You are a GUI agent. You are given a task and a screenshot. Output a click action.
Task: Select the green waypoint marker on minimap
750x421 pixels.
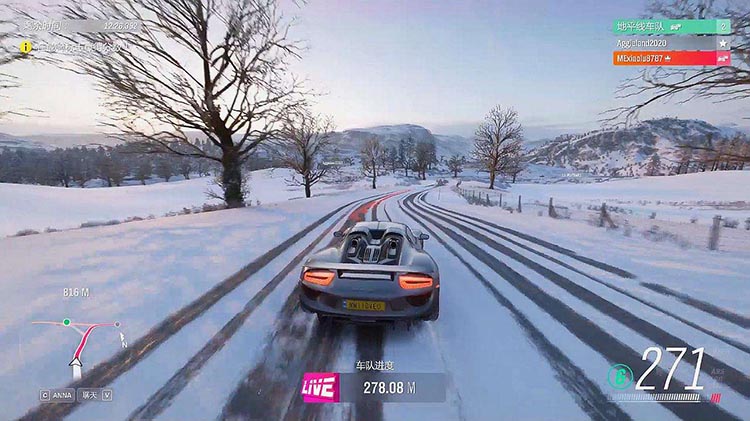click(x=66, y=322)
